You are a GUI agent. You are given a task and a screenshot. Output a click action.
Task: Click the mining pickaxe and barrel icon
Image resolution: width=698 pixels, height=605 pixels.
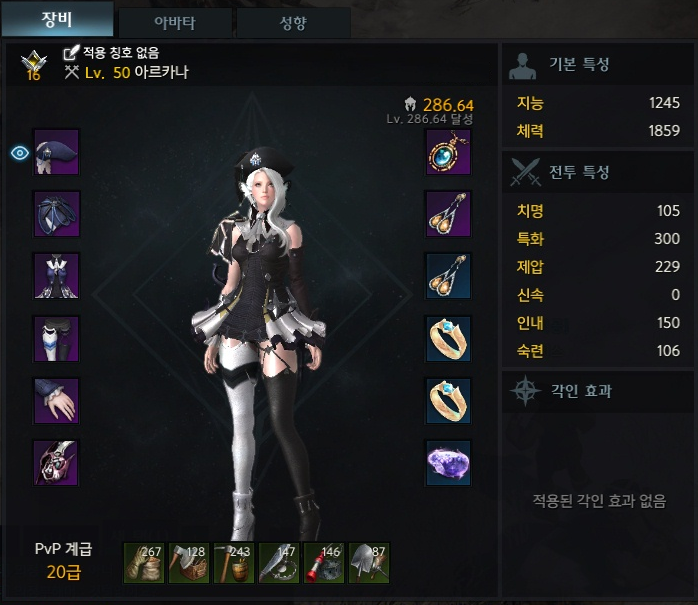point(234,563)
